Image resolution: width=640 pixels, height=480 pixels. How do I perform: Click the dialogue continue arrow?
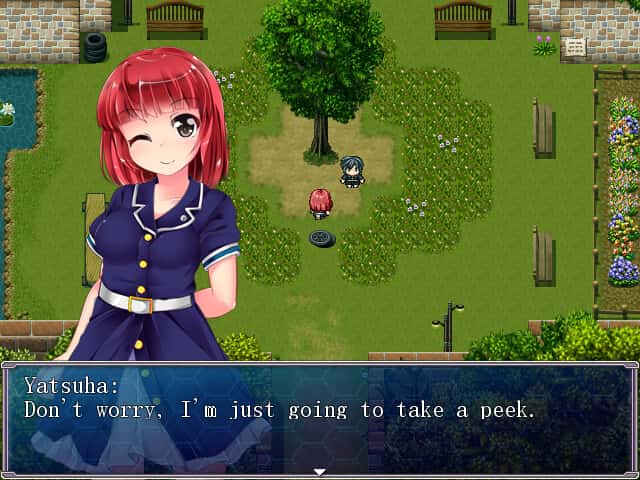point(319,471)
